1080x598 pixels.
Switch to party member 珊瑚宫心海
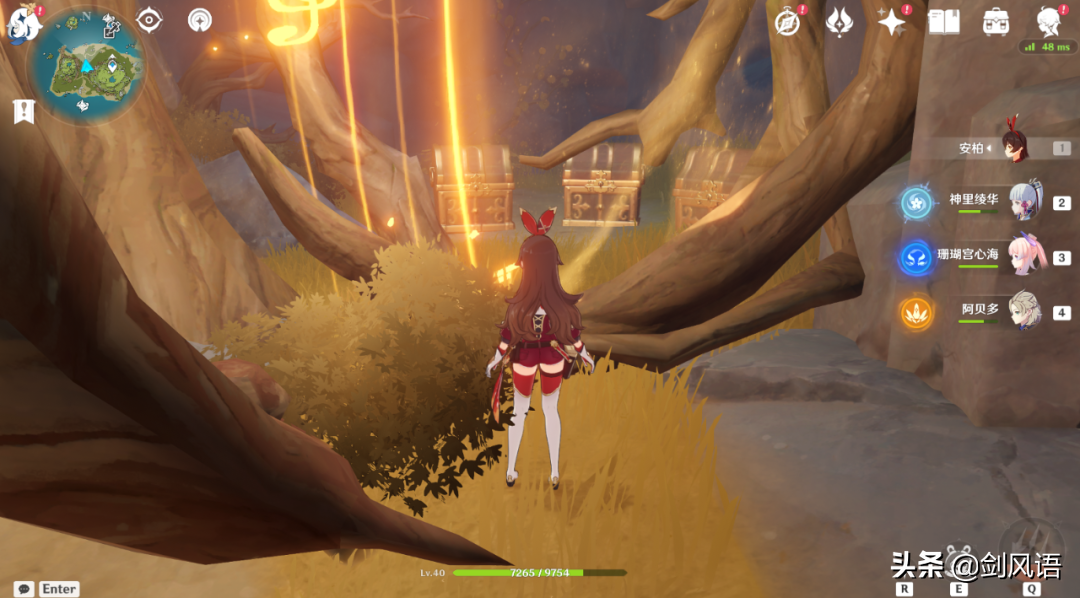[1026, 256]
